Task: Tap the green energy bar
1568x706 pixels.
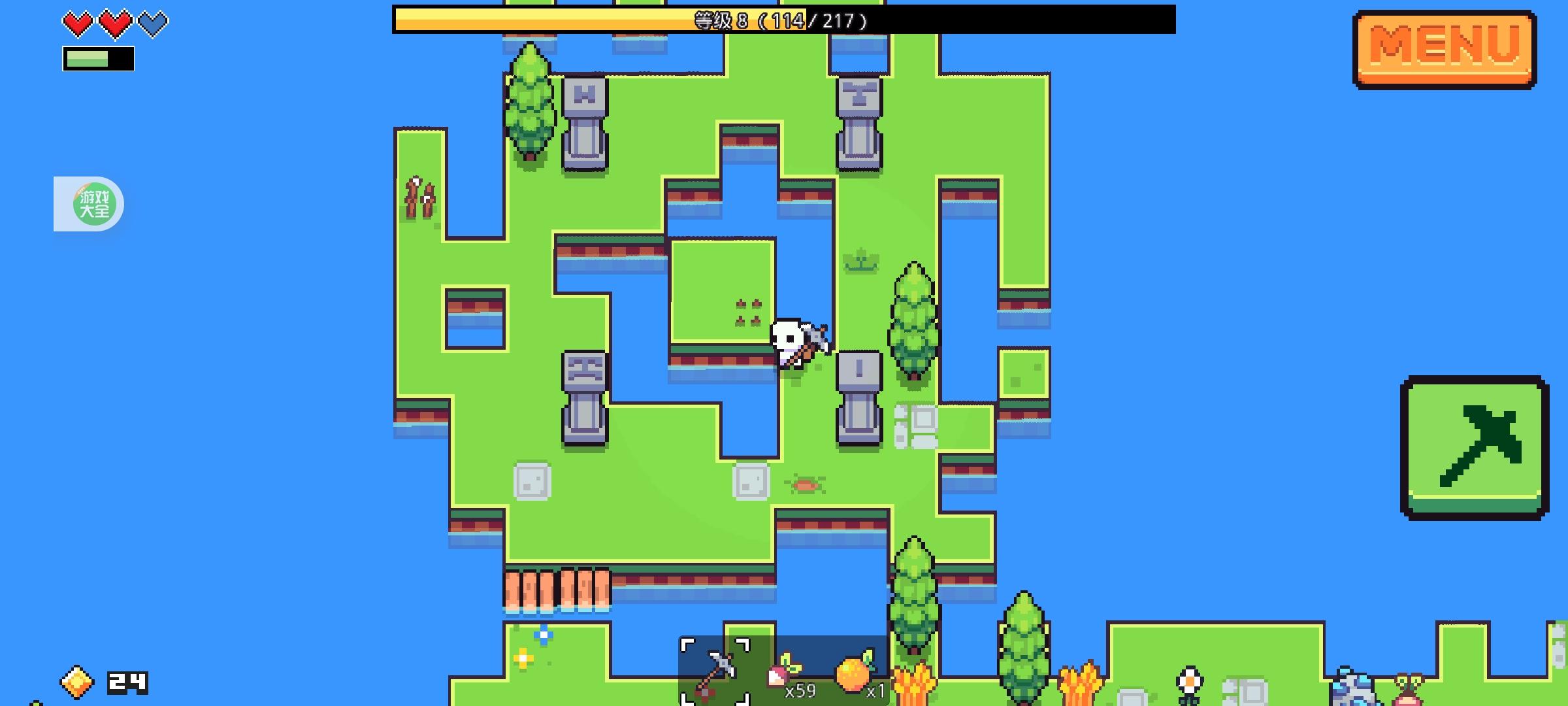Action: [98, 60]
